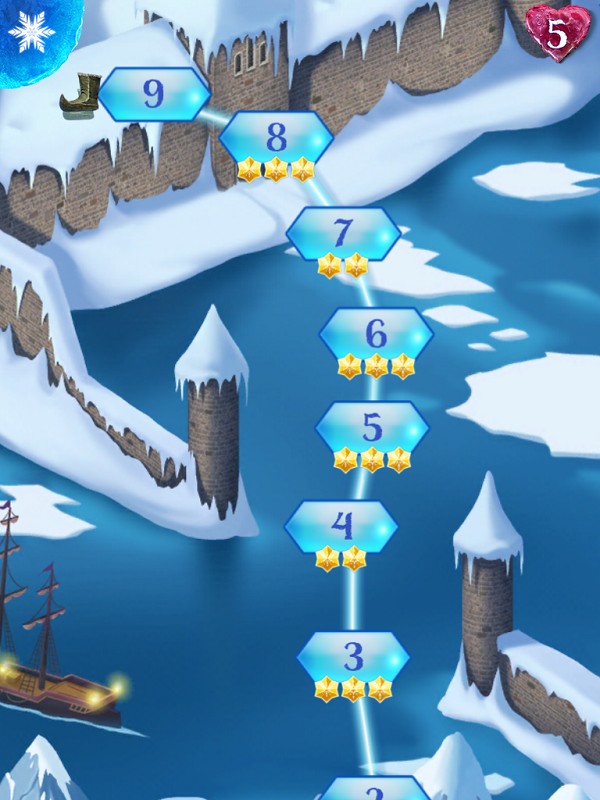Select the level 6 hexagon
The height and width of the screenshot is (800, 600).
(376, 334)
